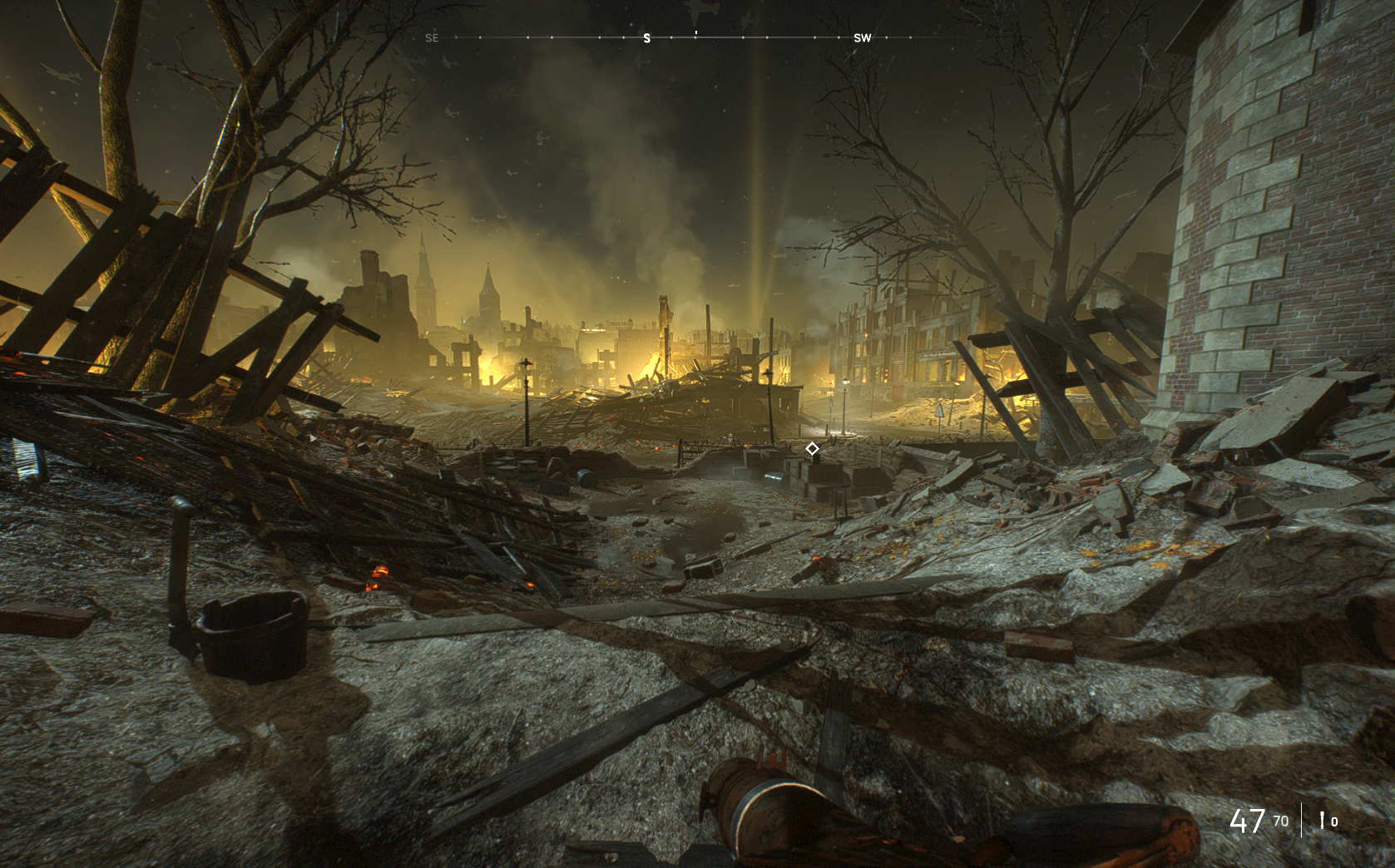Click the SW compass heading

tap(863, 38)
